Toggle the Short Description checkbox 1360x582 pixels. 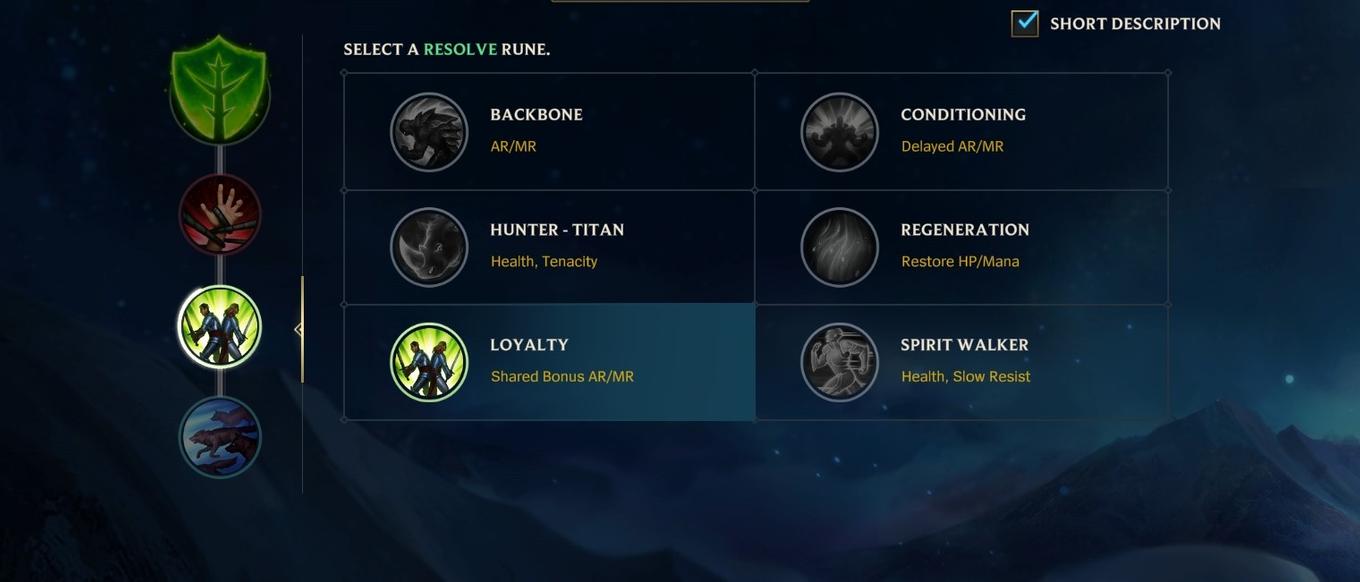1025,23
